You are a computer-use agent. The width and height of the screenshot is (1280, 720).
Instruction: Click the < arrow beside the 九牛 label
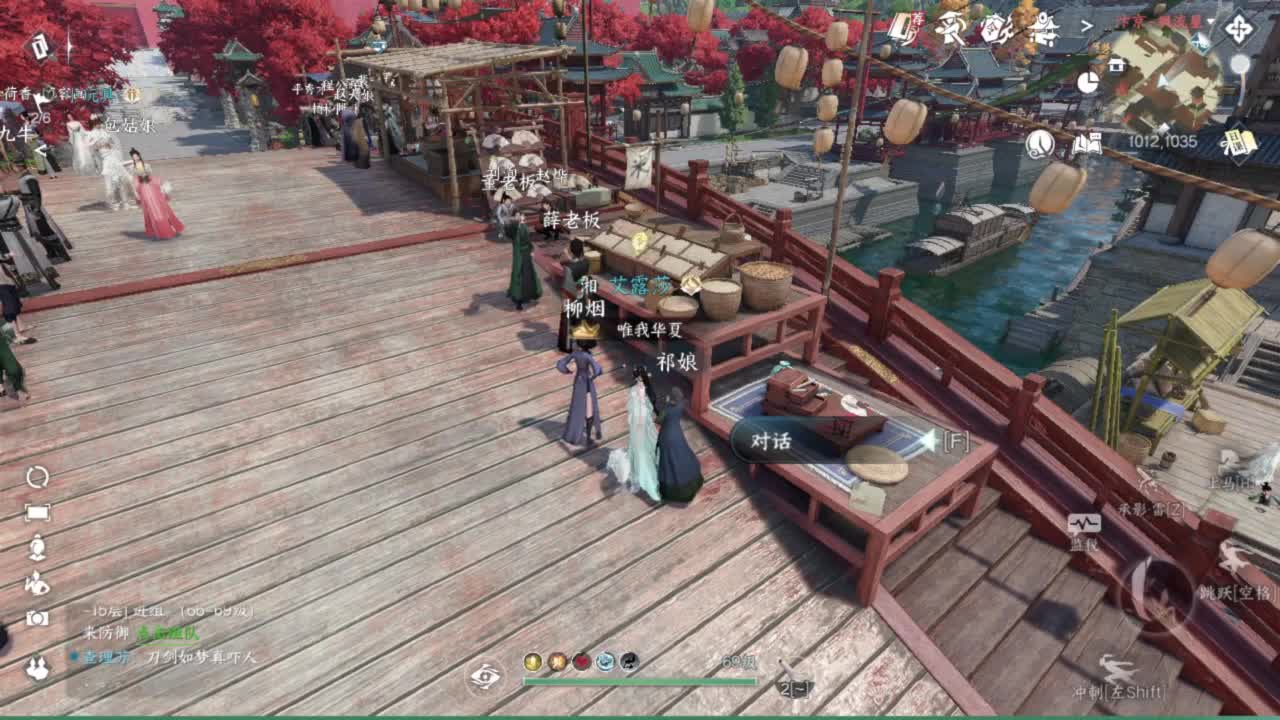42,150
